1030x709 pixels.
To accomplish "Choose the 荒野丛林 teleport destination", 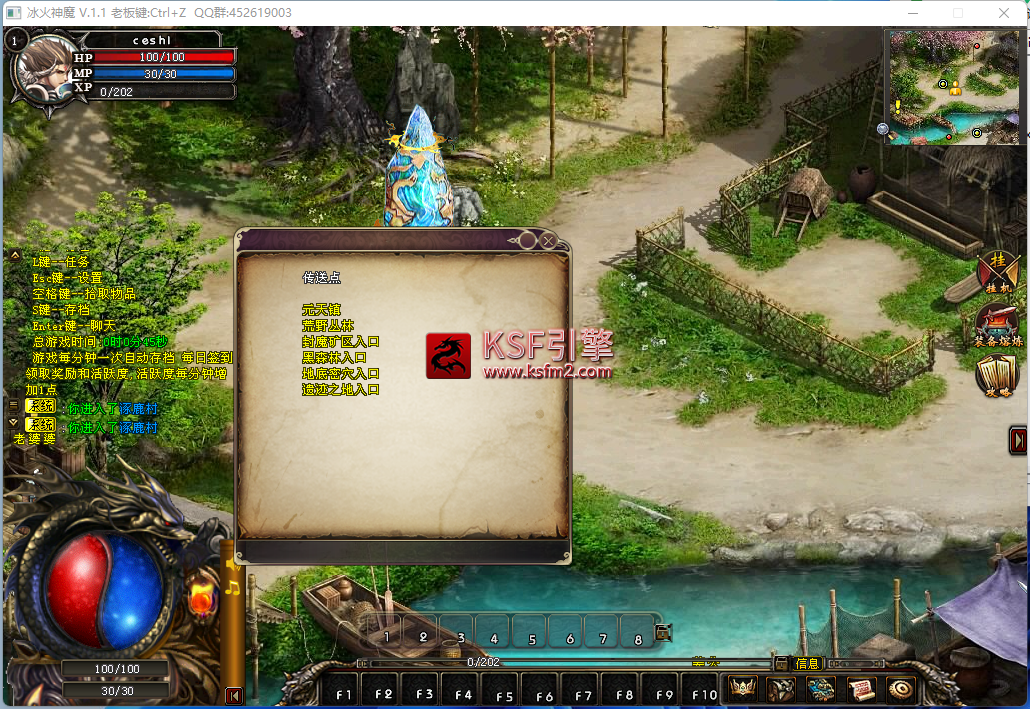I will (x=328, y=325).
